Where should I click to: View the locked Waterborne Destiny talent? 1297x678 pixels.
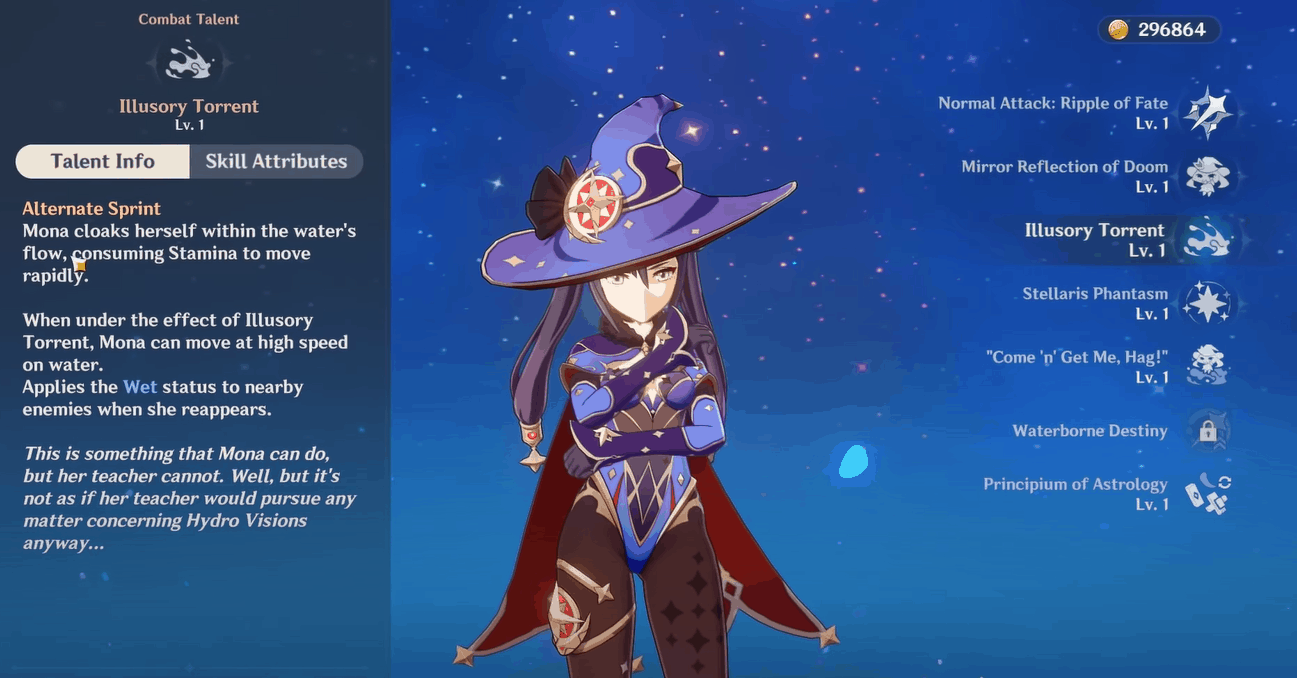coord(1207,431)
